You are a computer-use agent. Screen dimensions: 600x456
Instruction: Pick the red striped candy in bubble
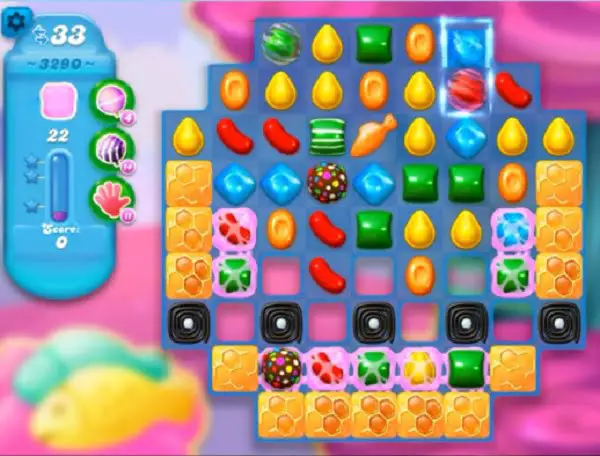coord(466,89)
